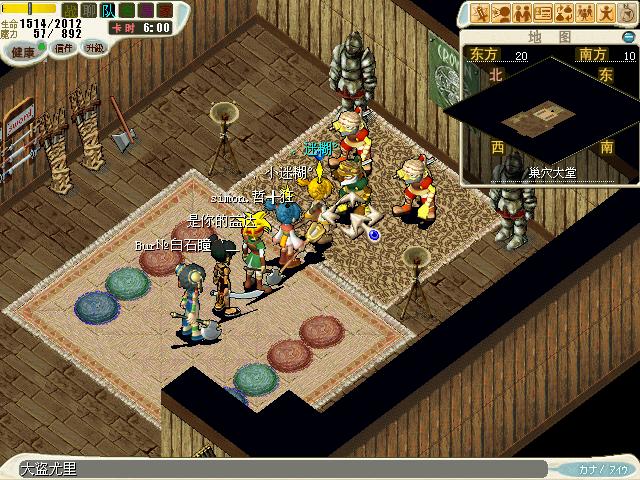The height and width of the screenshot is (480, 640).
Task: Open the money bag trade icon
Action: [564, 13]
